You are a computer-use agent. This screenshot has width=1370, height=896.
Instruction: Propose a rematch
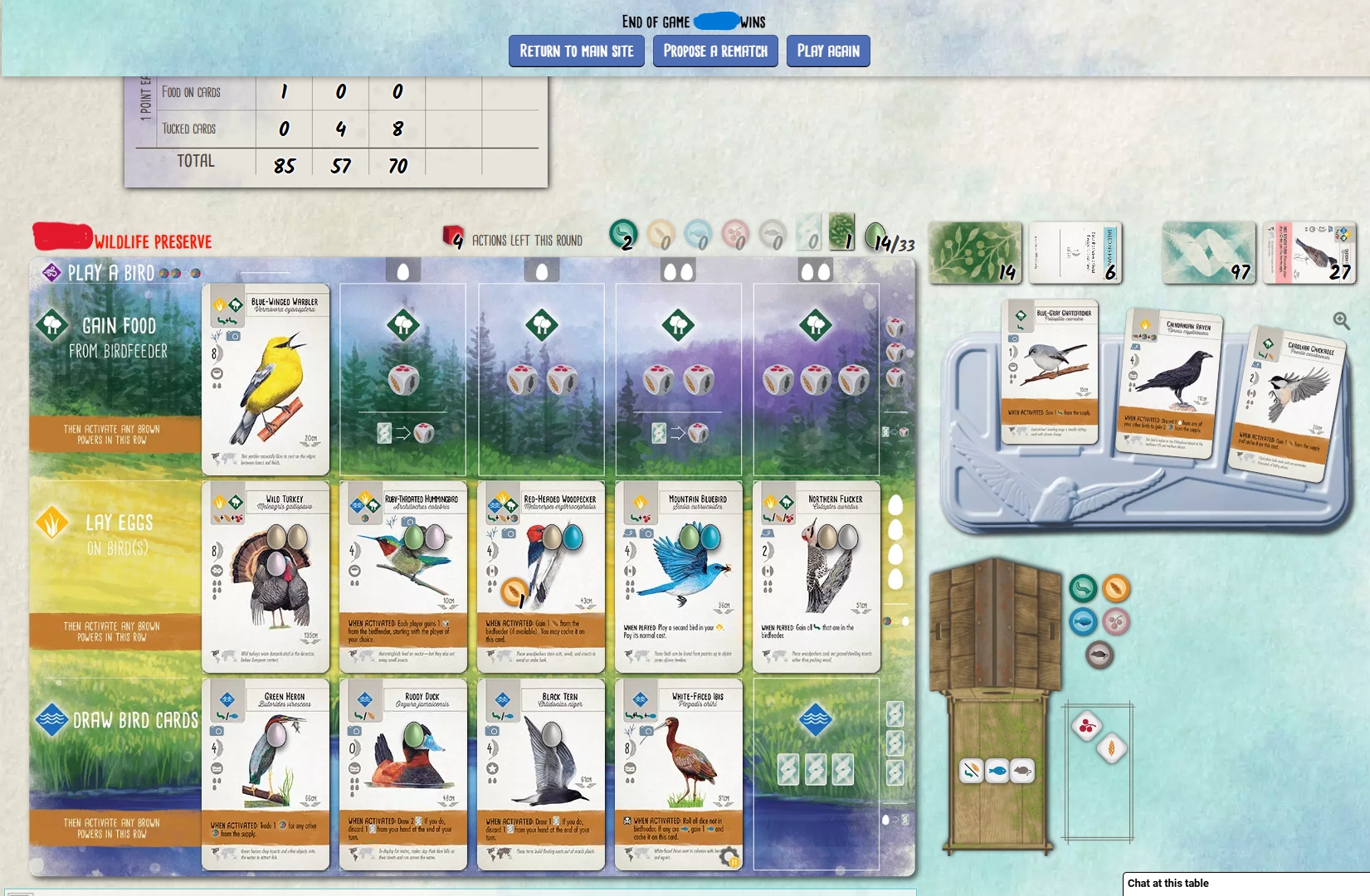[x=715, y=51]
